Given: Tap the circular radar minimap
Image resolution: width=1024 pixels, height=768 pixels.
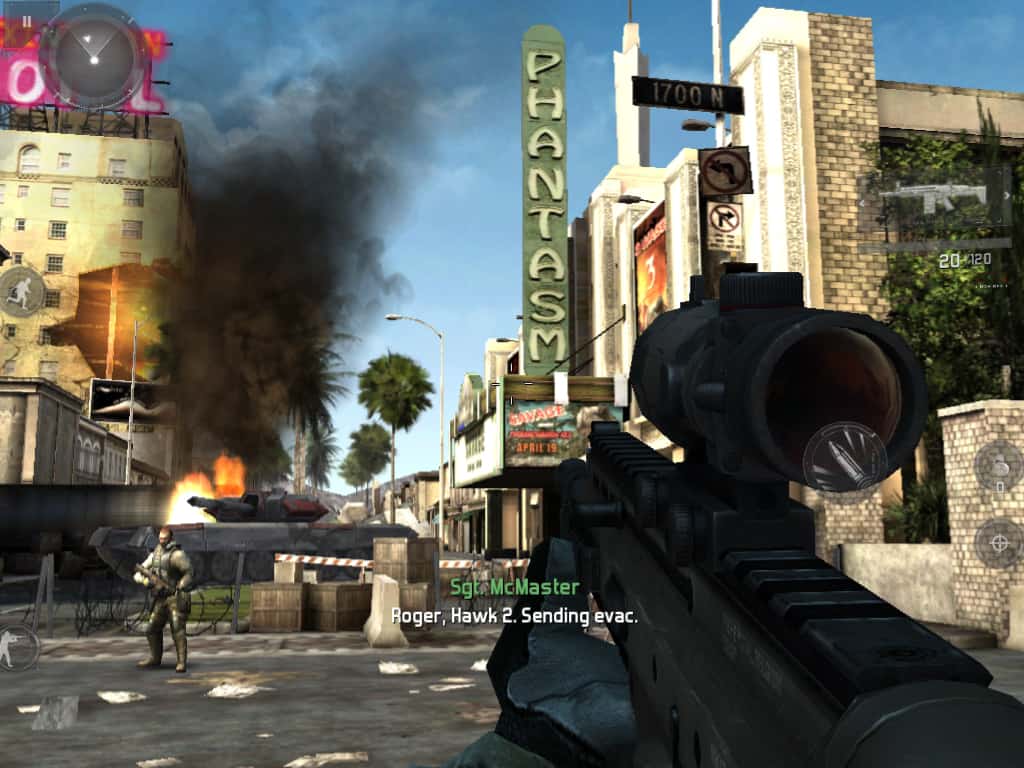Looking at the screenshot, I should (93, 54).
